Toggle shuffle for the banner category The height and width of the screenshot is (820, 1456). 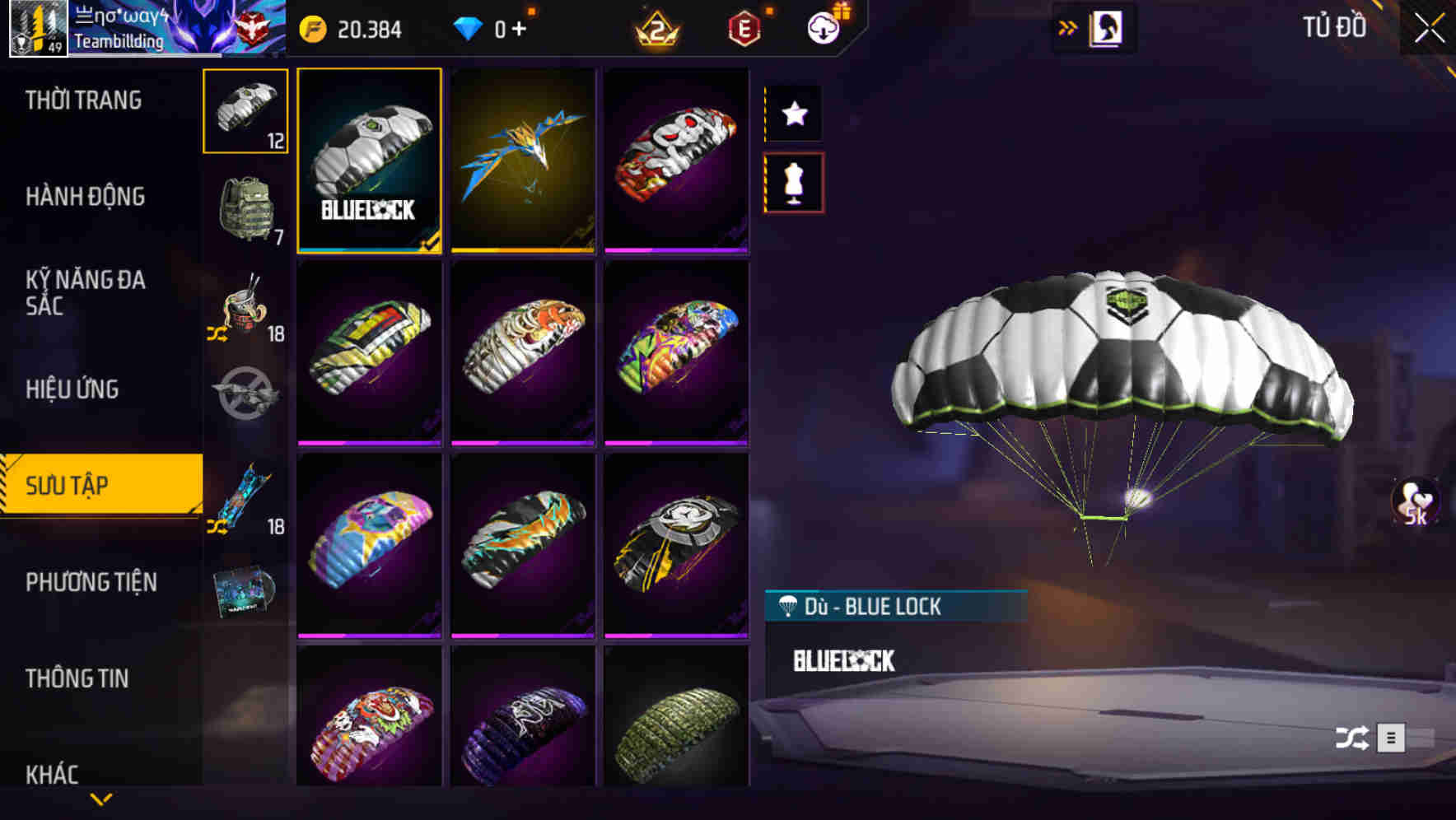(x=216, y=524)
